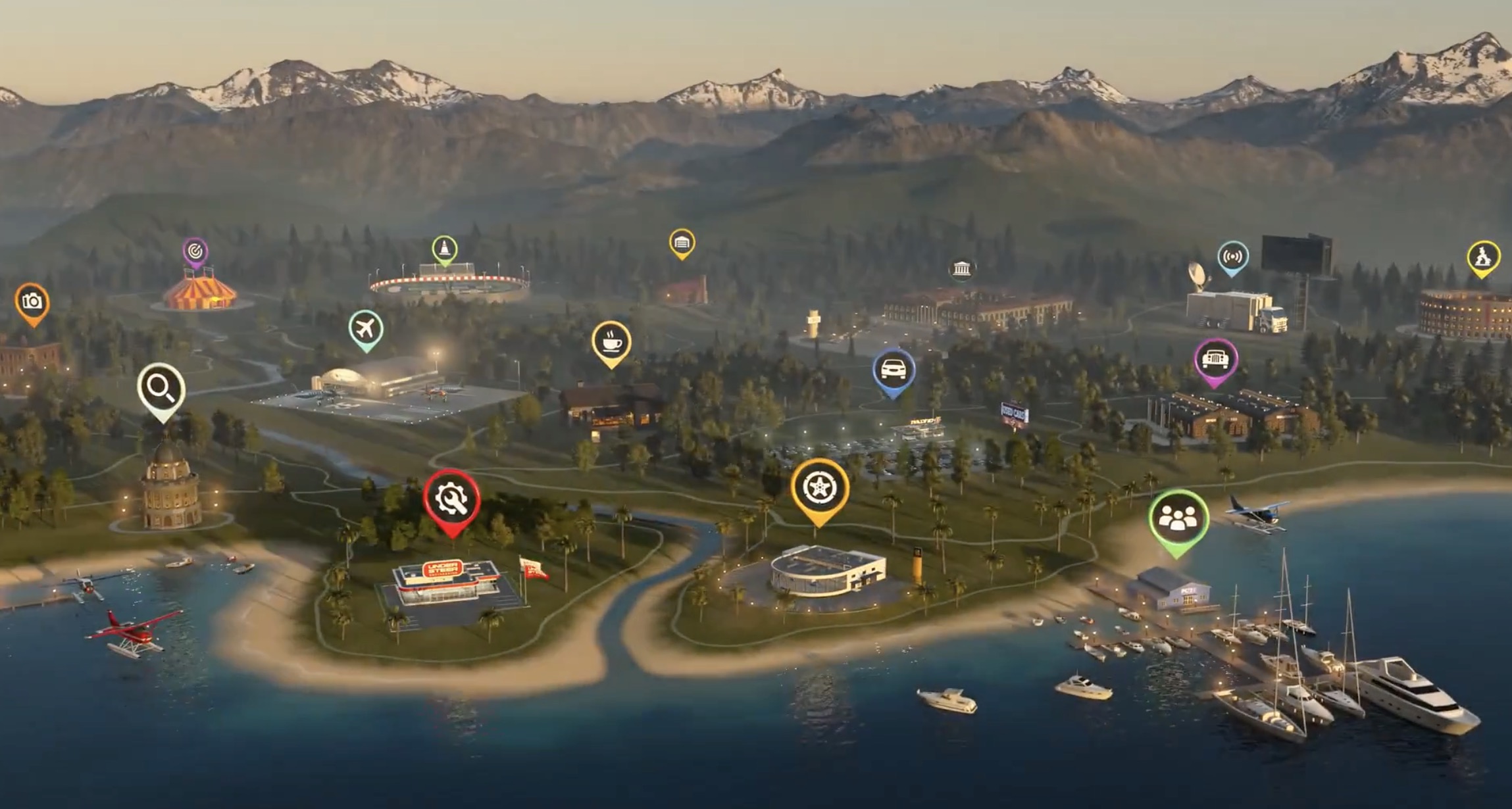Open the teal airplane airfield marker
Image resolution: width=1512 pixels, height=809 pixels.
click(x=366, y=327)
